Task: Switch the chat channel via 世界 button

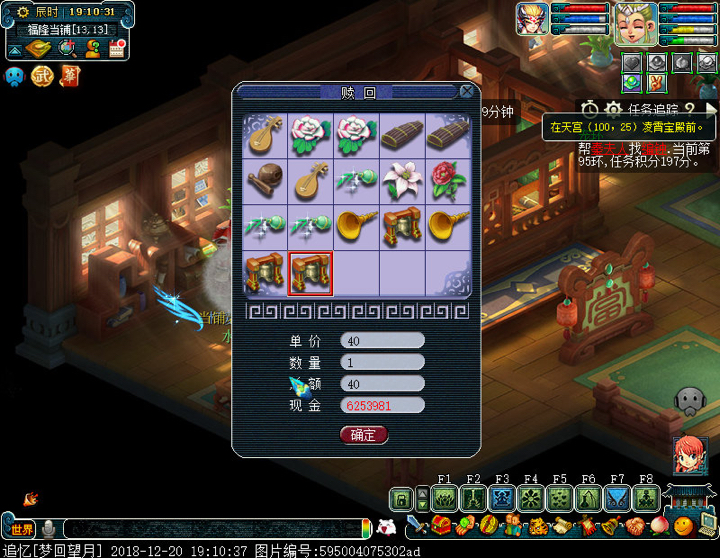Action: click(x=22, y=529)
